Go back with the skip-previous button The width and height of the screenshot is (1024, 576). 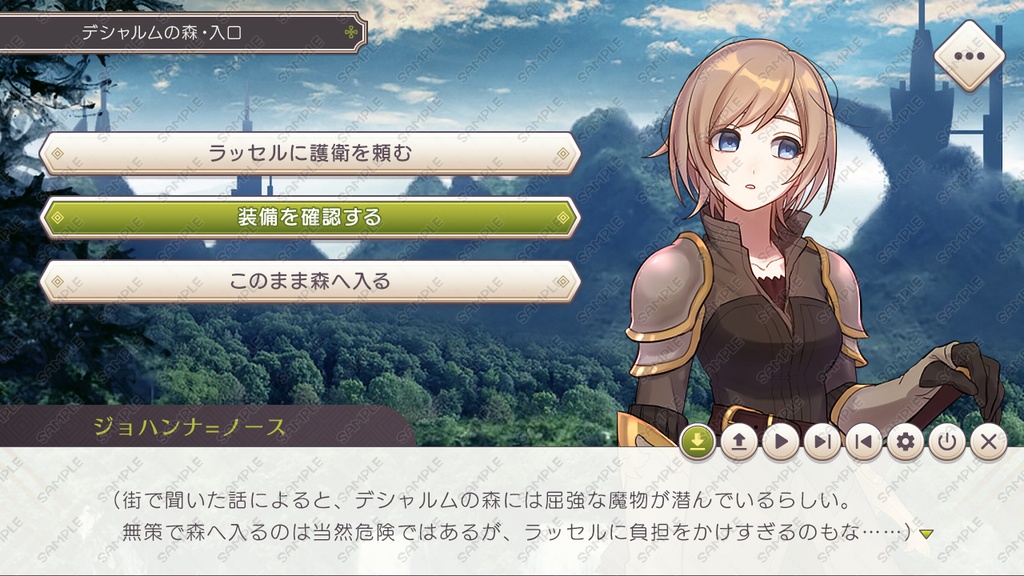pyautogui.click(x=864, y=441)
